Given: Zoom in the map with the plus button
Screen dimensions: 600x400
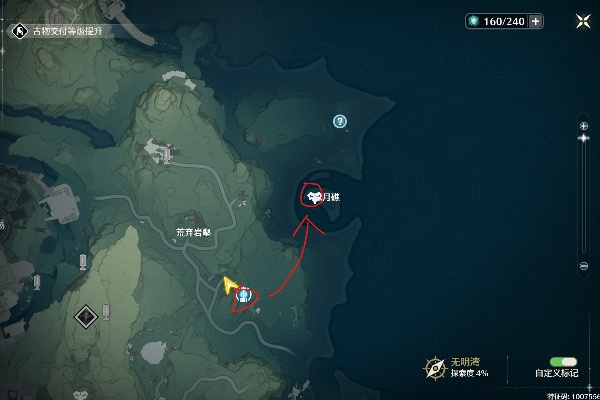Looking at the screenshot, I should click(583, 125).
